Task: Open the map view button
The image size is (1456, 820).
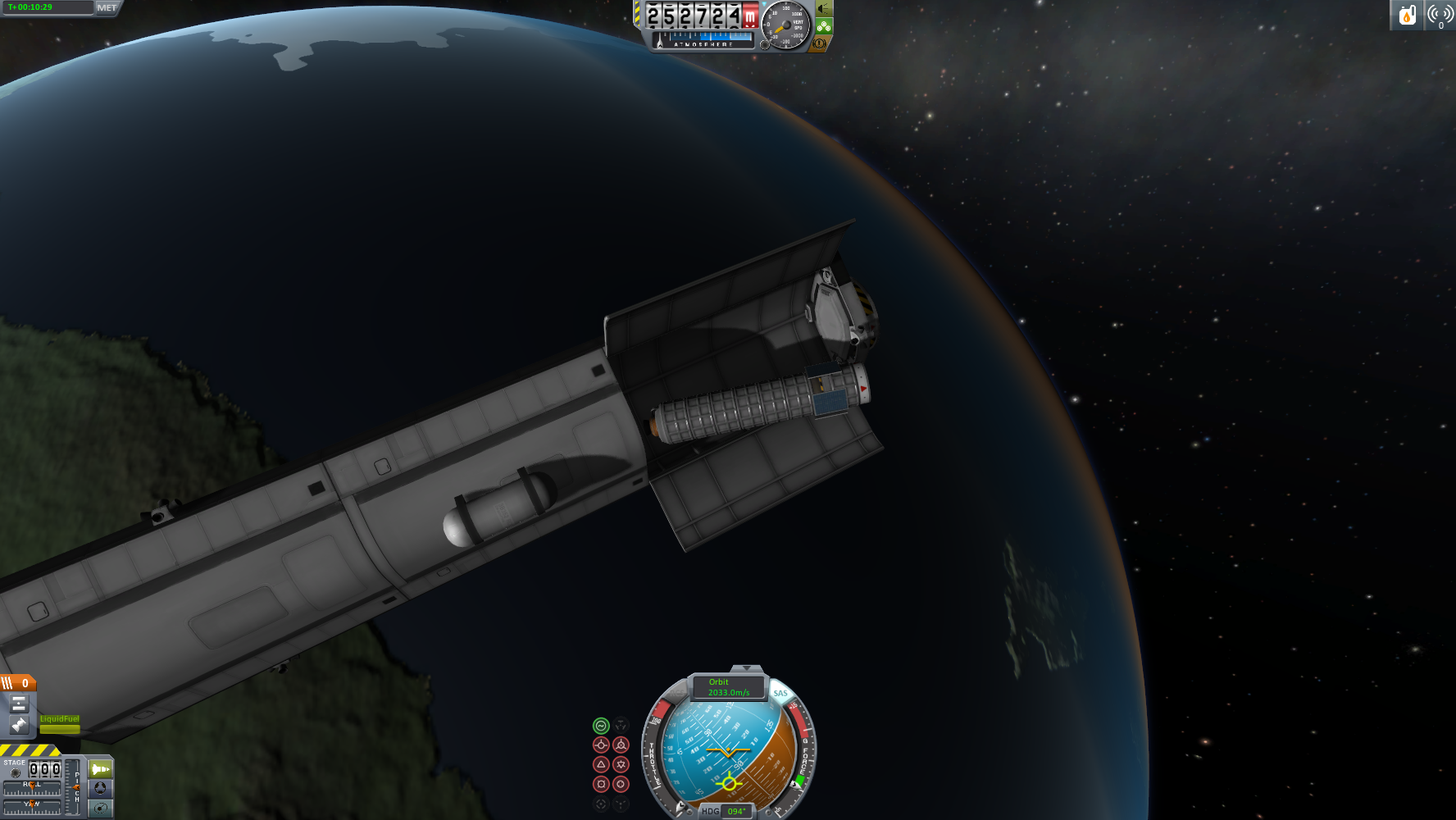Action: pyautogui.click(x=100, y=809)
